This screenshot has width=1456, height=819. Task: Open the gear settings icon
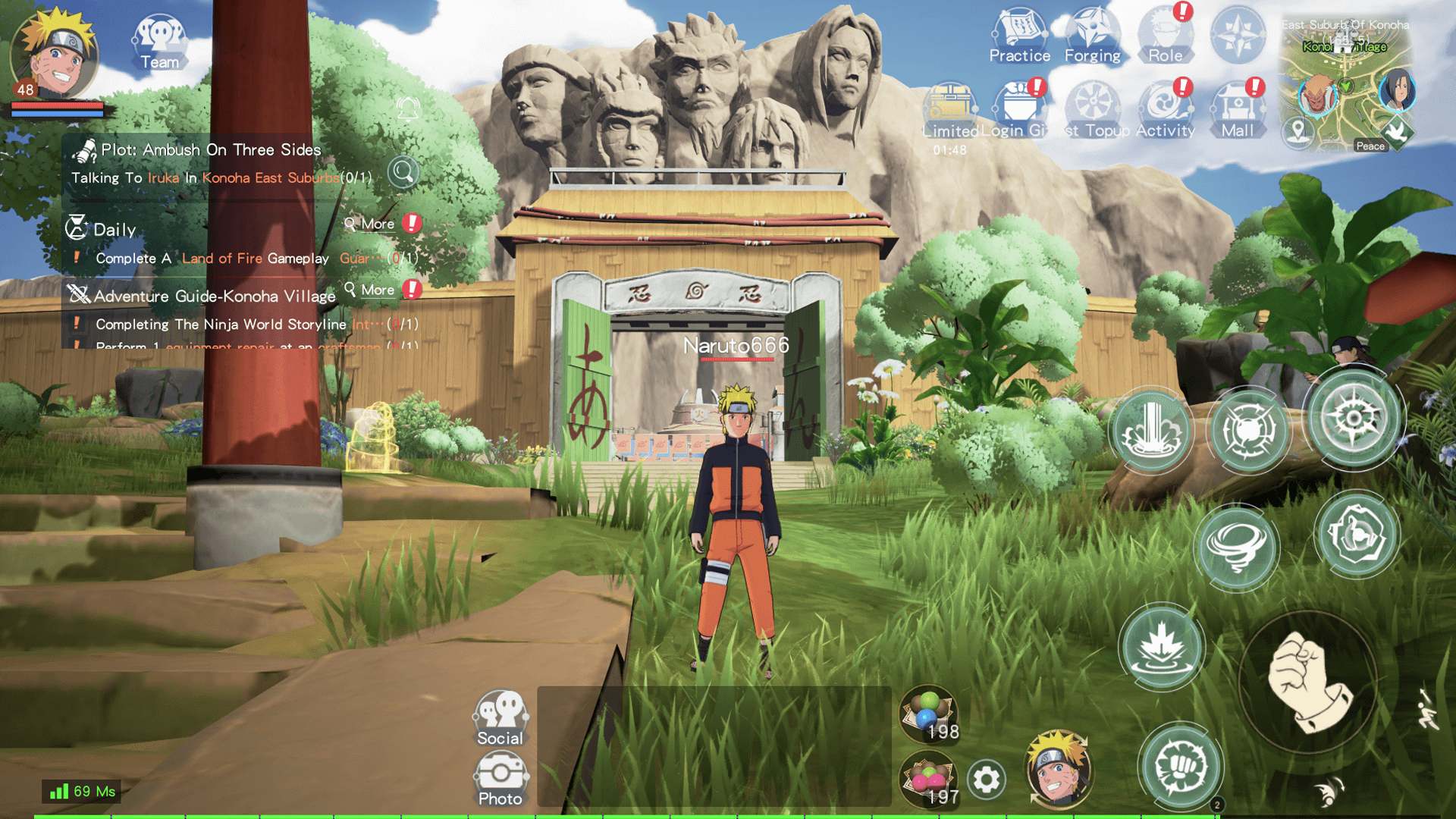click(x=986, y=780)
